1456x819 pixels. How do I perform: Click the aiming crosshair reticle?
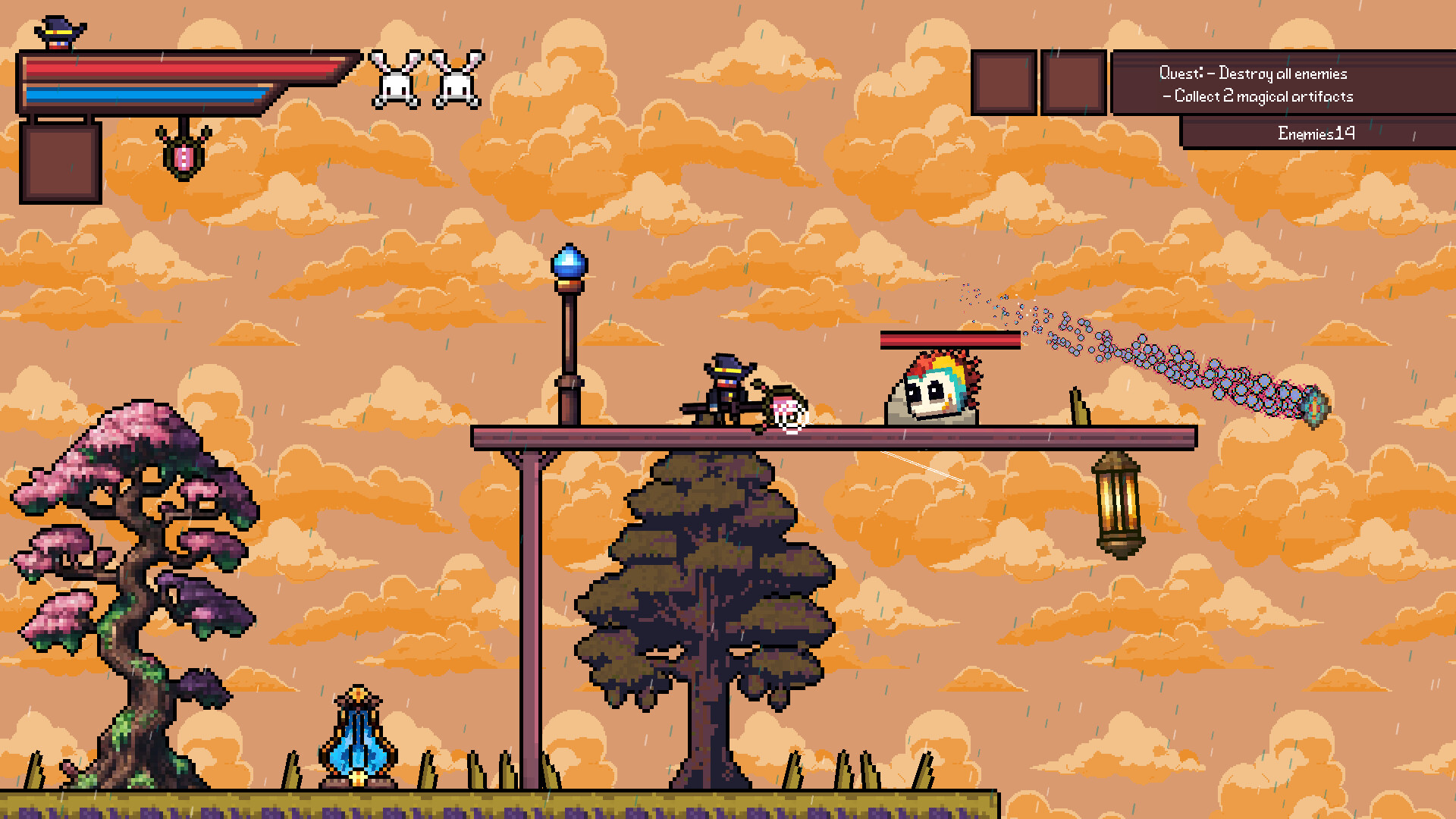791,416
